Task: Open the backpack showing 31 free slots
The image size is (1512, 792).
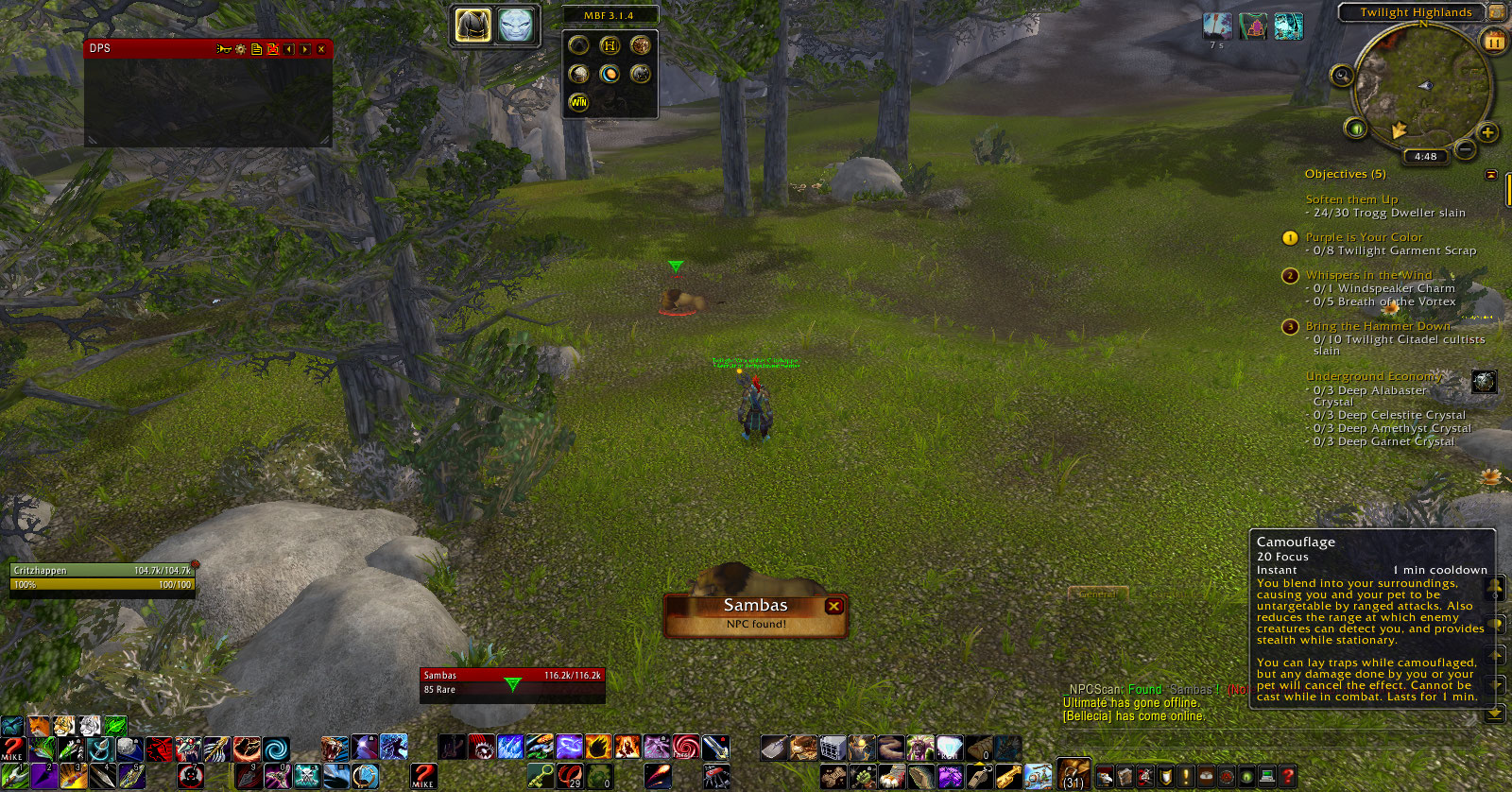Action: pyautogui.click(x=1074, y=774)
